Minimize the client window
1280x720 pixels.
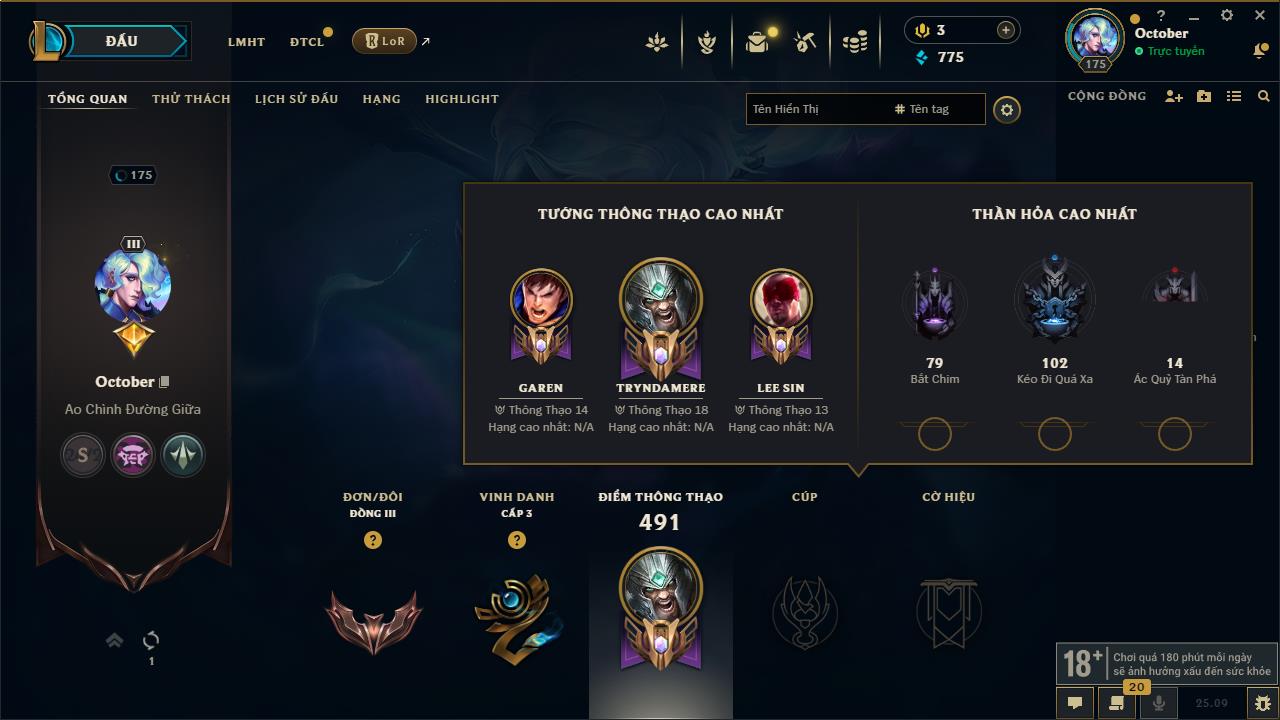coord(1194,16)
